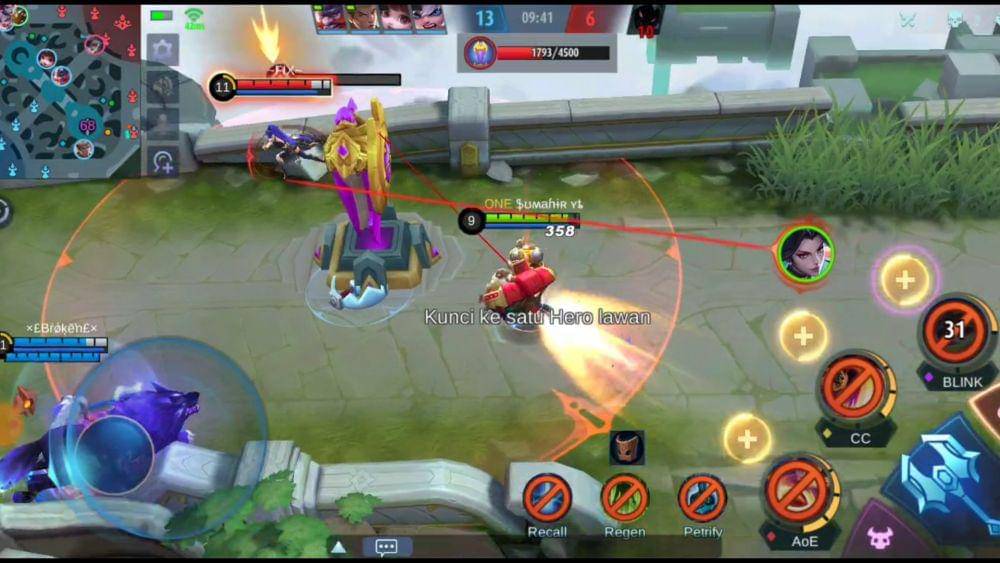This screenshot has width=1000, height=563.
Task: Upgrade skill with the purple-glowing plus button
Action: [x=905, y=279]
